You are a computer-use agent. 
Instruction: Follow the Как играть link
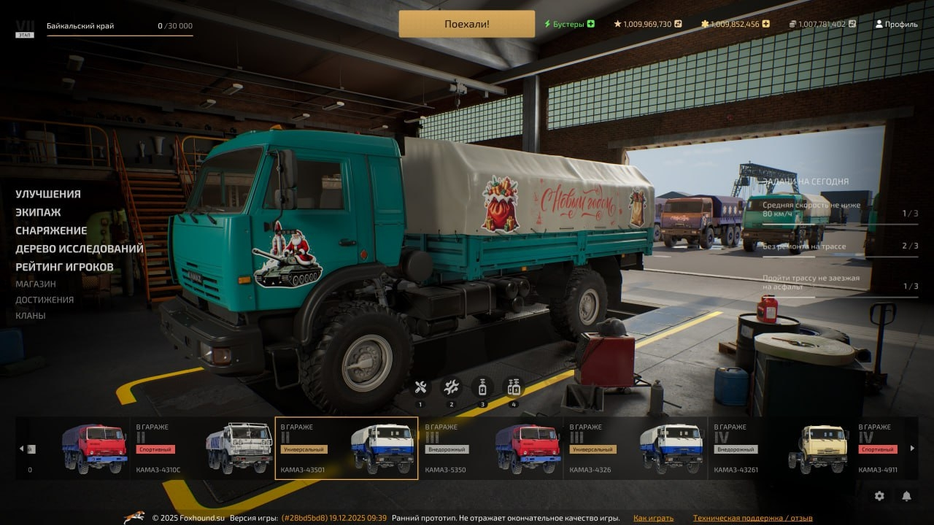(653, 518)
